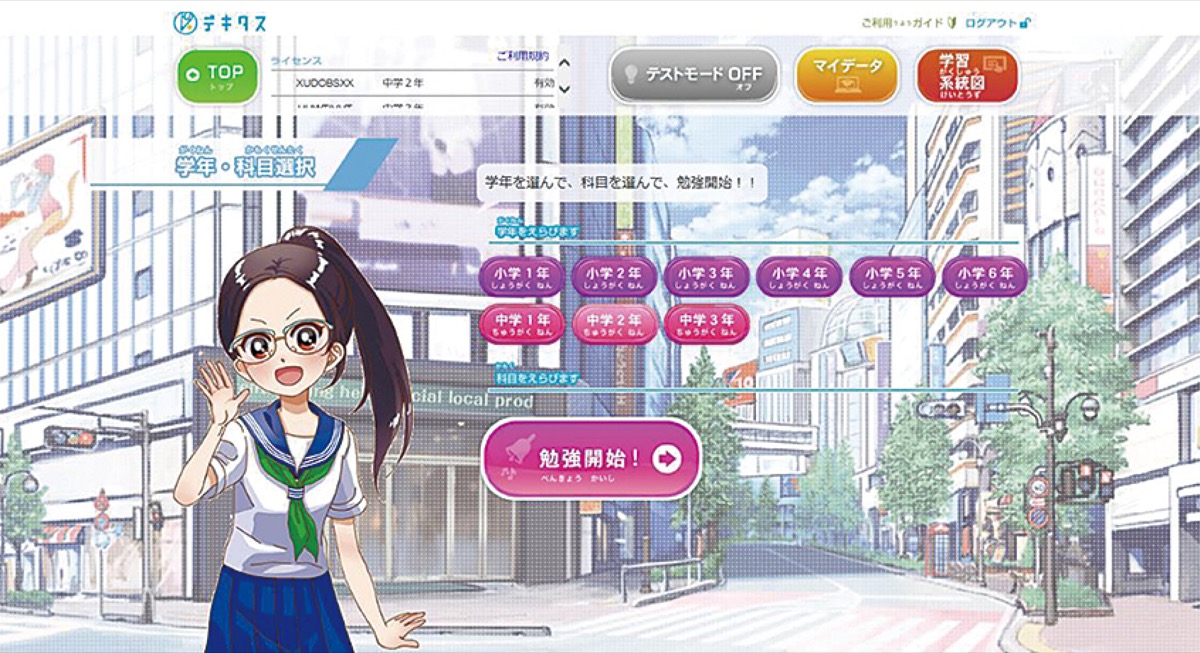This screenshot has width=1200, height=653.
Task: Select the 小学4年 grade button
Action: click(x=798, y=276)
